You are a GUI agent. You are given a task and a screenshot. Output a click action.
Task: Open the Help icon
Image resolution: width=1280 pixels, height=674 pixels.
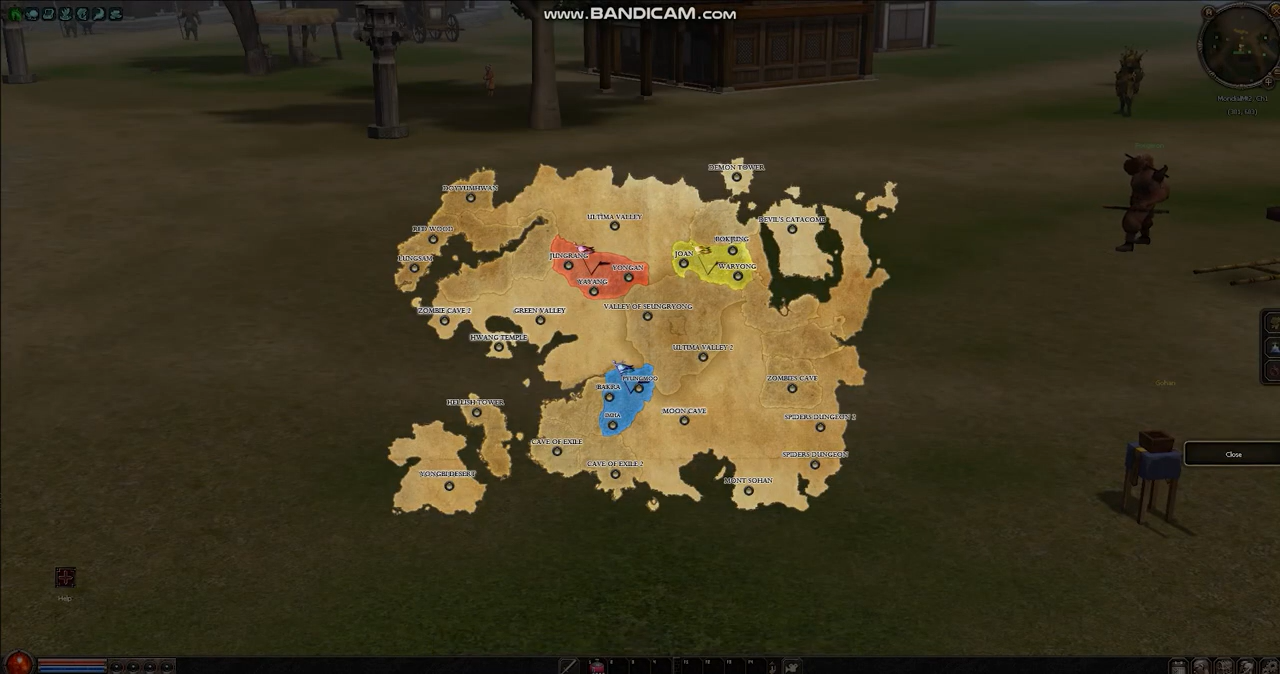65,578
